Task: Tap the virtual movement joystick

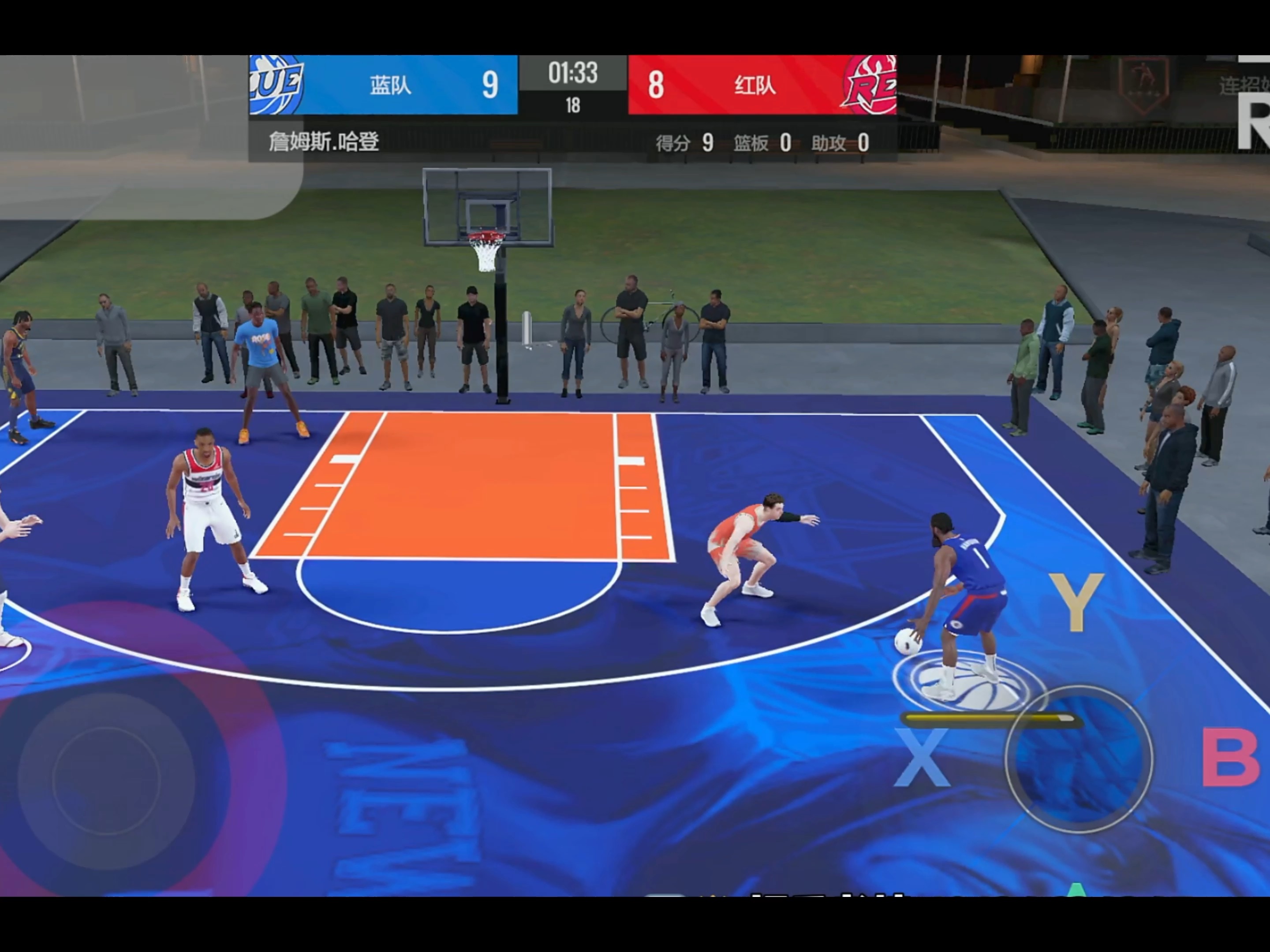Action: tap(106, 781)
